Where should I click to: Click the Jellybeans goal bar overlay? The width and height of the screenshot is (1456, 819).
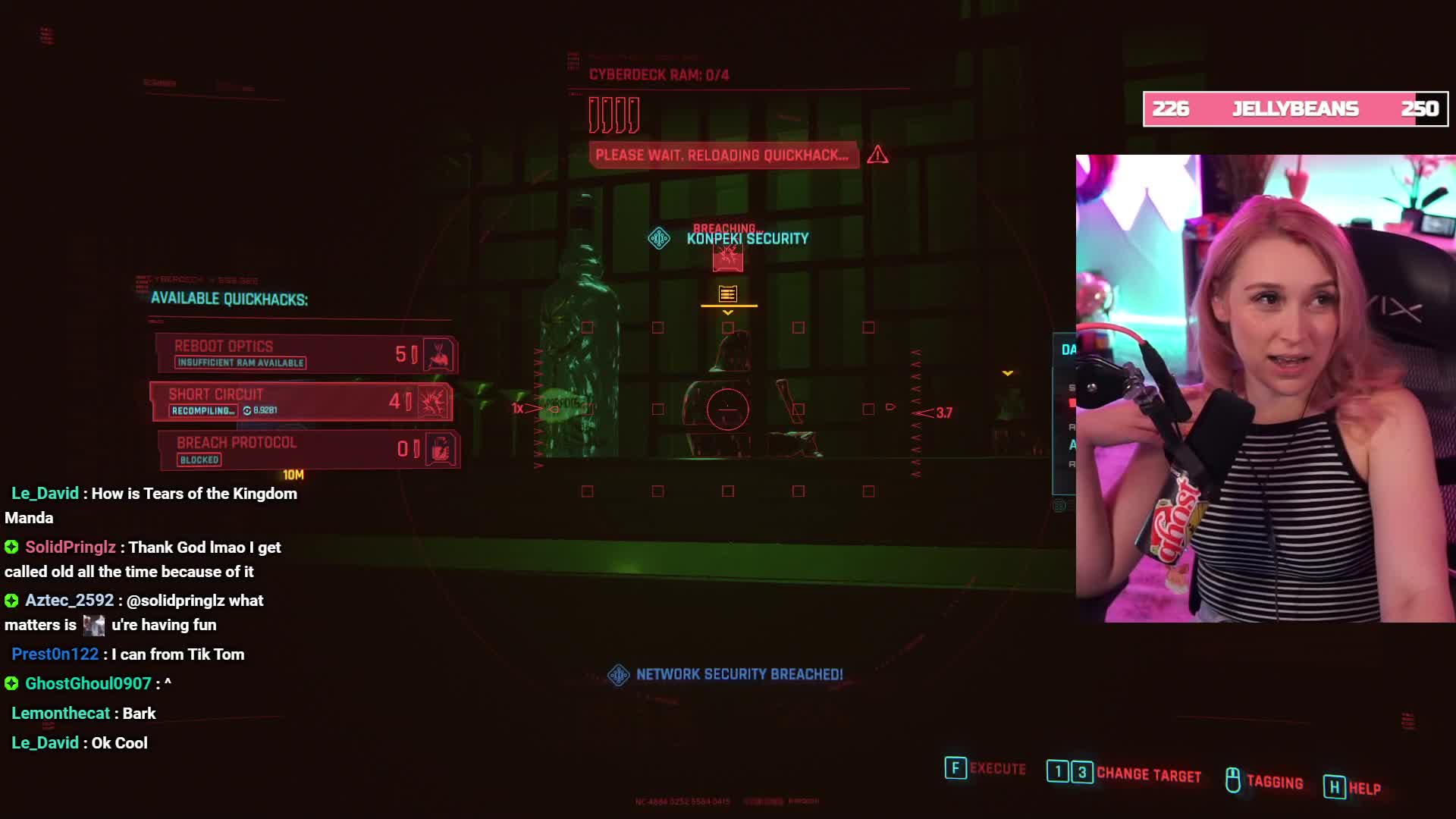pos(1295,109)
